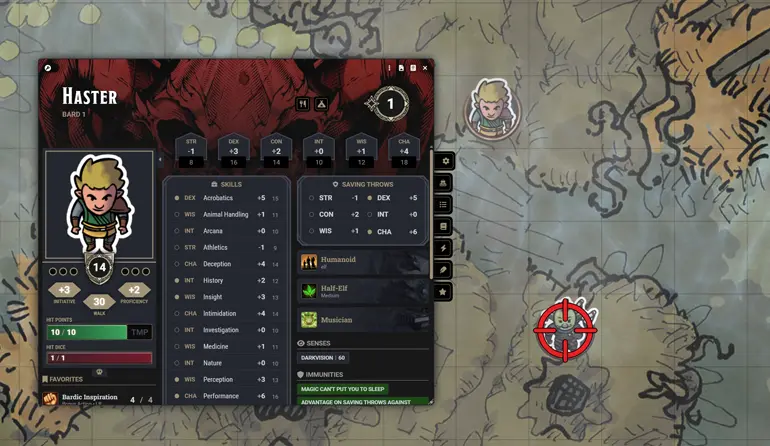Roll the Perception skill check
The width and height of the screenshot is (770, 446).
click(x=220, y=379)
